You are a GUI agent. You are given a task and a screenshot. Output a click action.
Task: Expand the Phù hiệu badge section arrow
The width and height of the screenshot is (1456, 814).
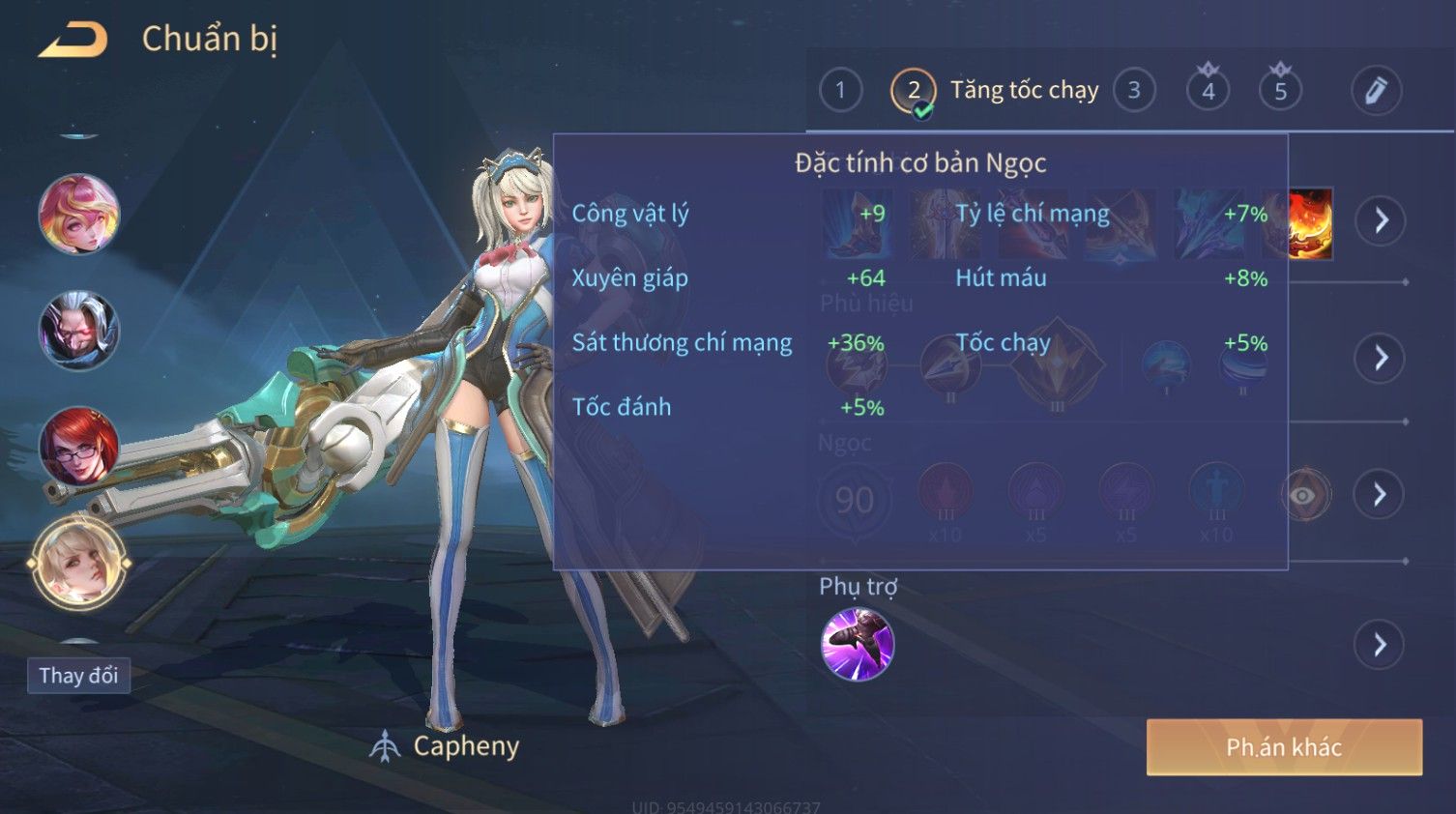point(1381,359)
